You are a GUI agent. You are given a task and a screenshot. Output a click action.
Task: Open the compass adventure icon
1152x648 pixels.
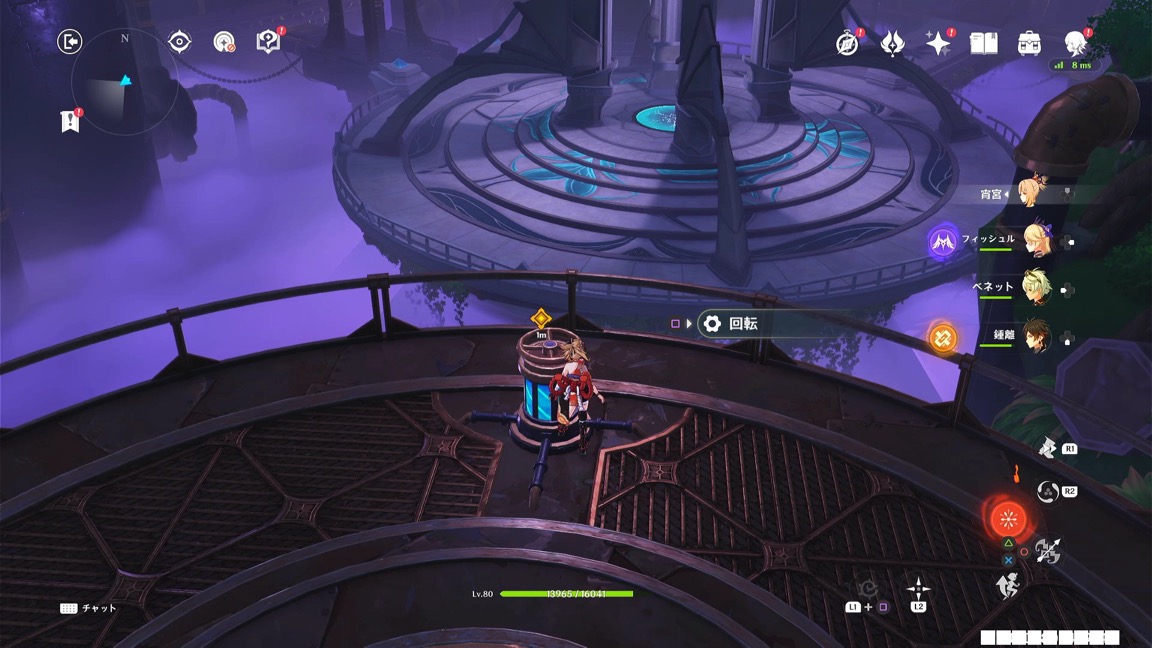[847, 43]
